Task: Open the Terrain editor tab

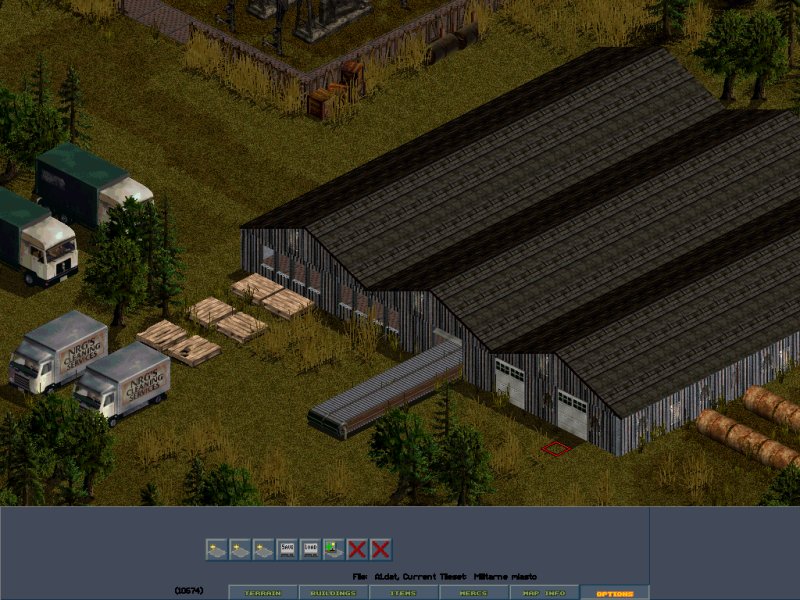Action: [x=263, y=593]
